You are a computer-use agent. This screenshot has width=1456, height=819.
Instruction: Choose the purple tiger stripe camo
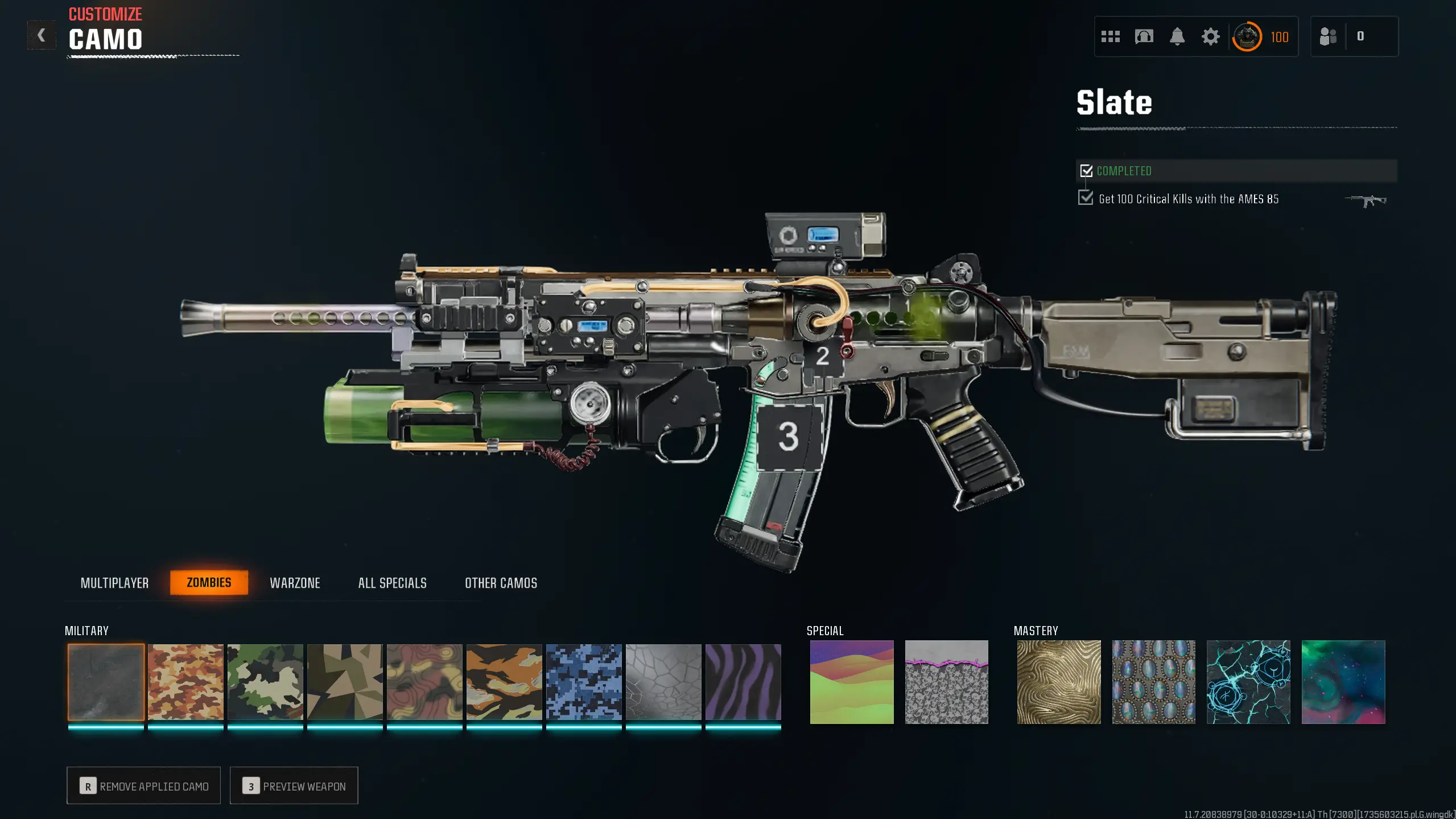[743, 682]
